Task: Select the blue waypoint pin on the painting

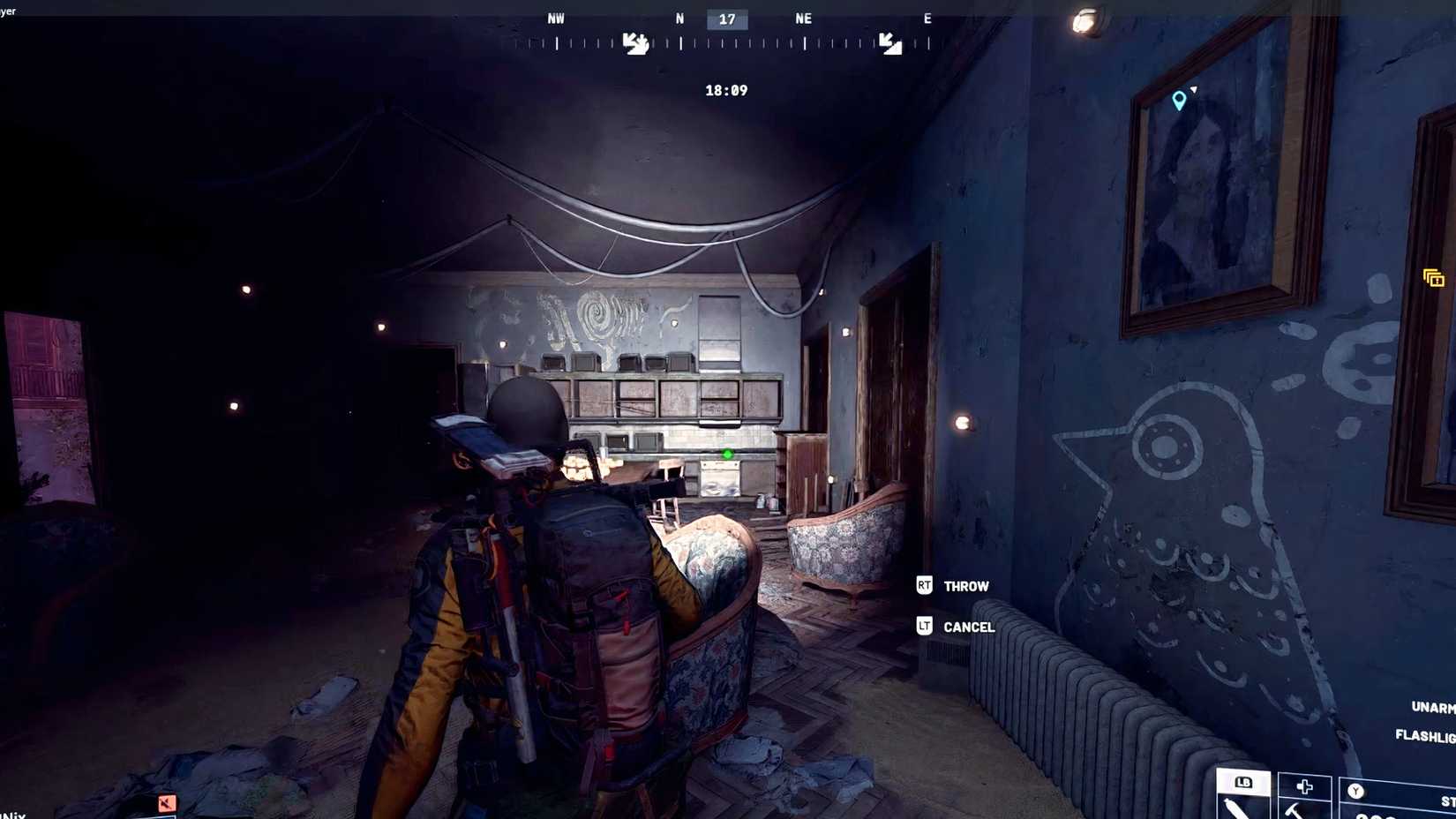Action: (x=1178, y=101)
